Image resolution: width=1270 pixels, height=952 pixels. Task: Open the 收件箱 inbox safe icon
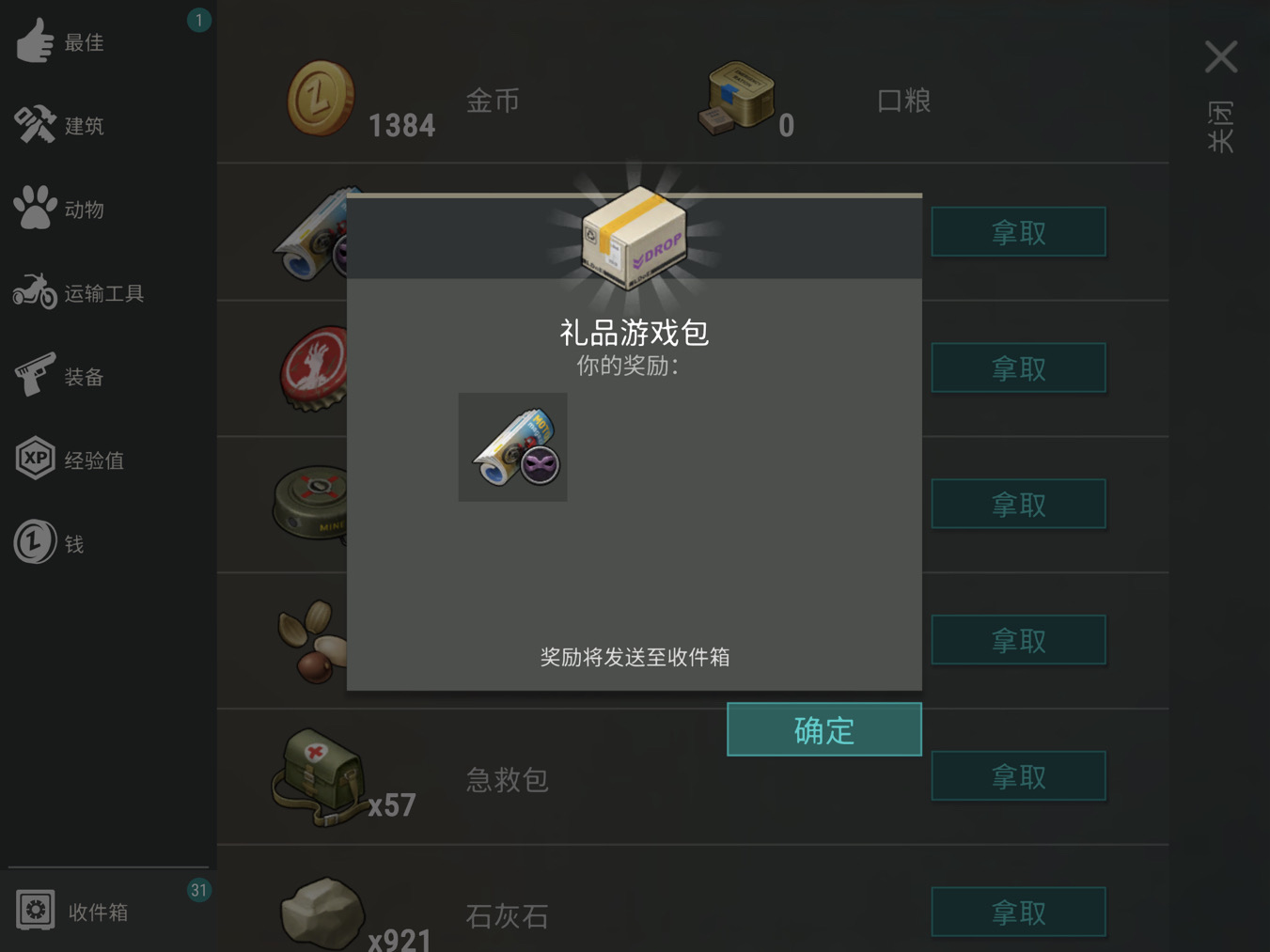(x=36, y=911)
